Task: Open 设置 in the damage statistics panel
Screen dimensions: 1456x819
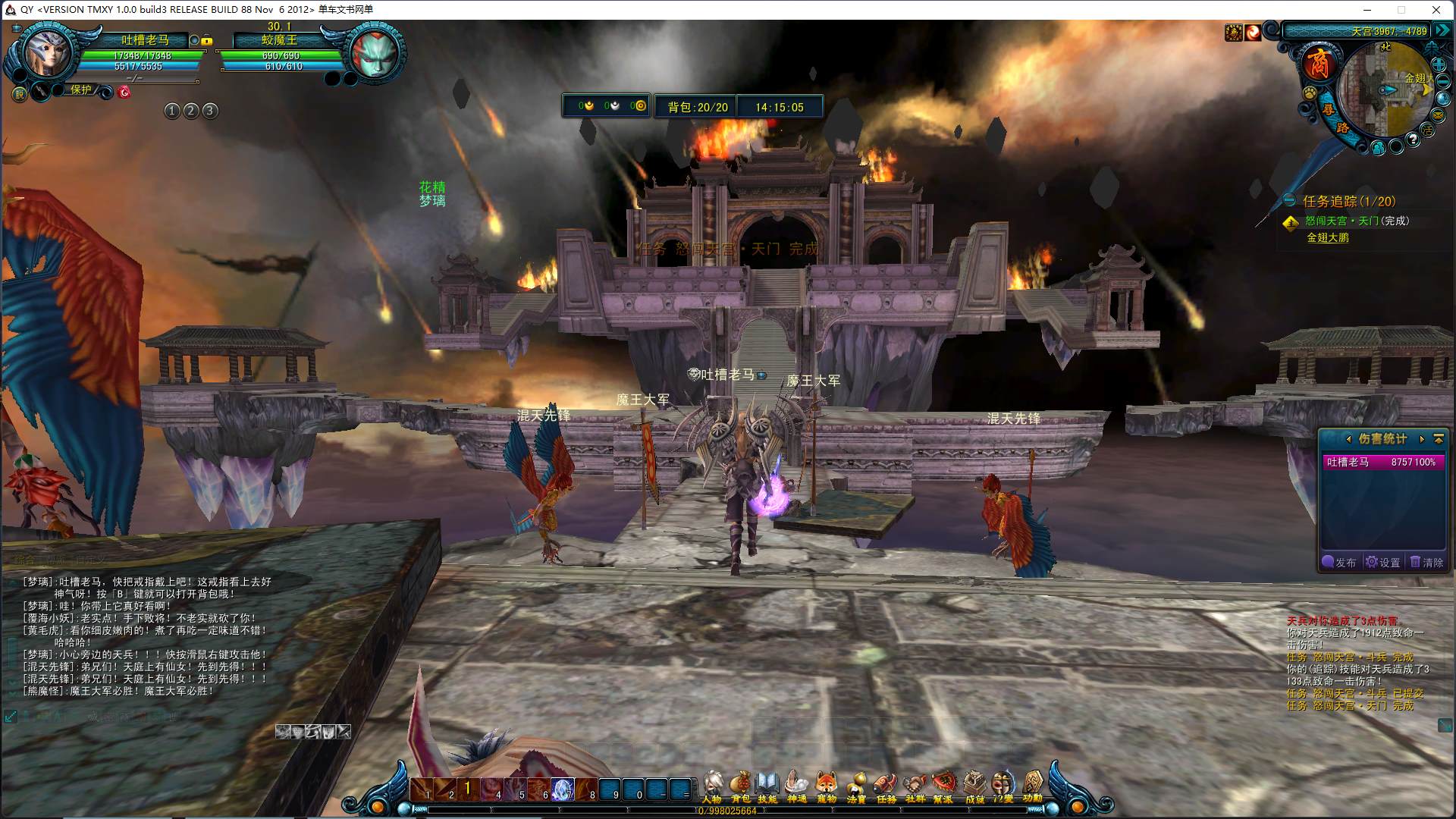Action: (1383, 563)
